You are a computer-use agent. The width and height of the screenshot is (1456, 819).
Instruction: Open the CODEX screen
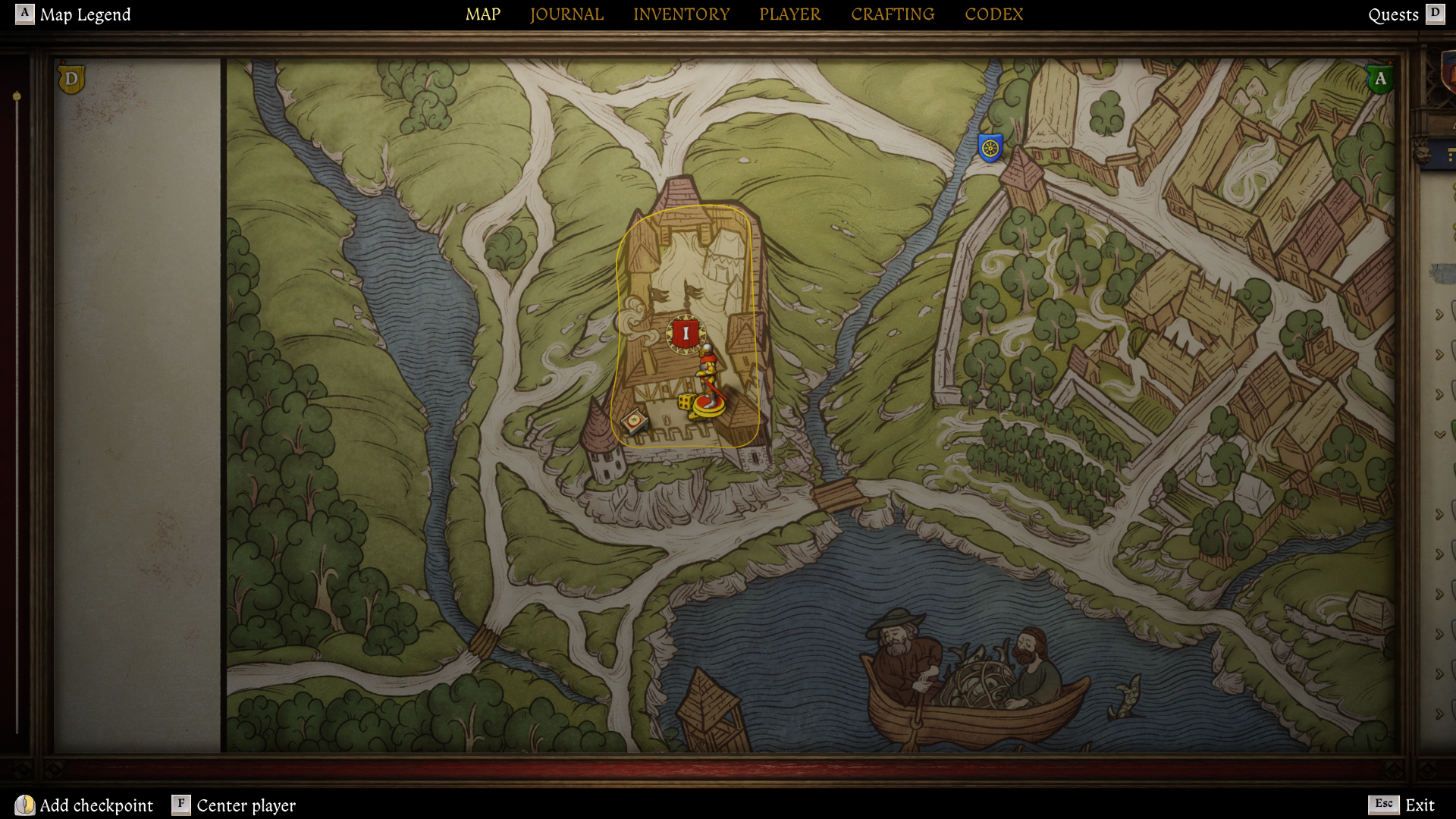(x=994, y=14)
